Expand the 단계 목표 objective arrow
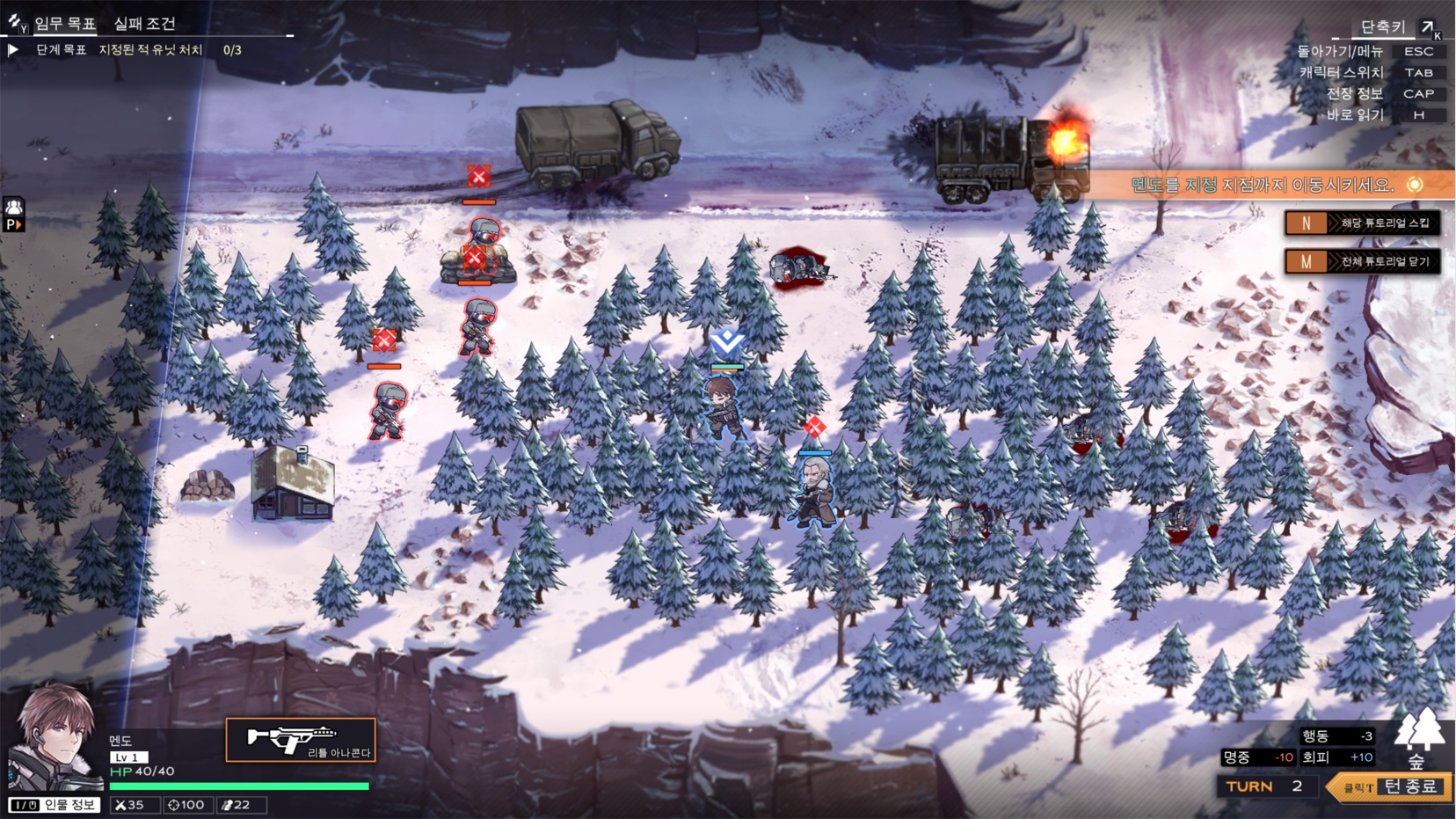The image size is (1456, 819). click(13, 50)
